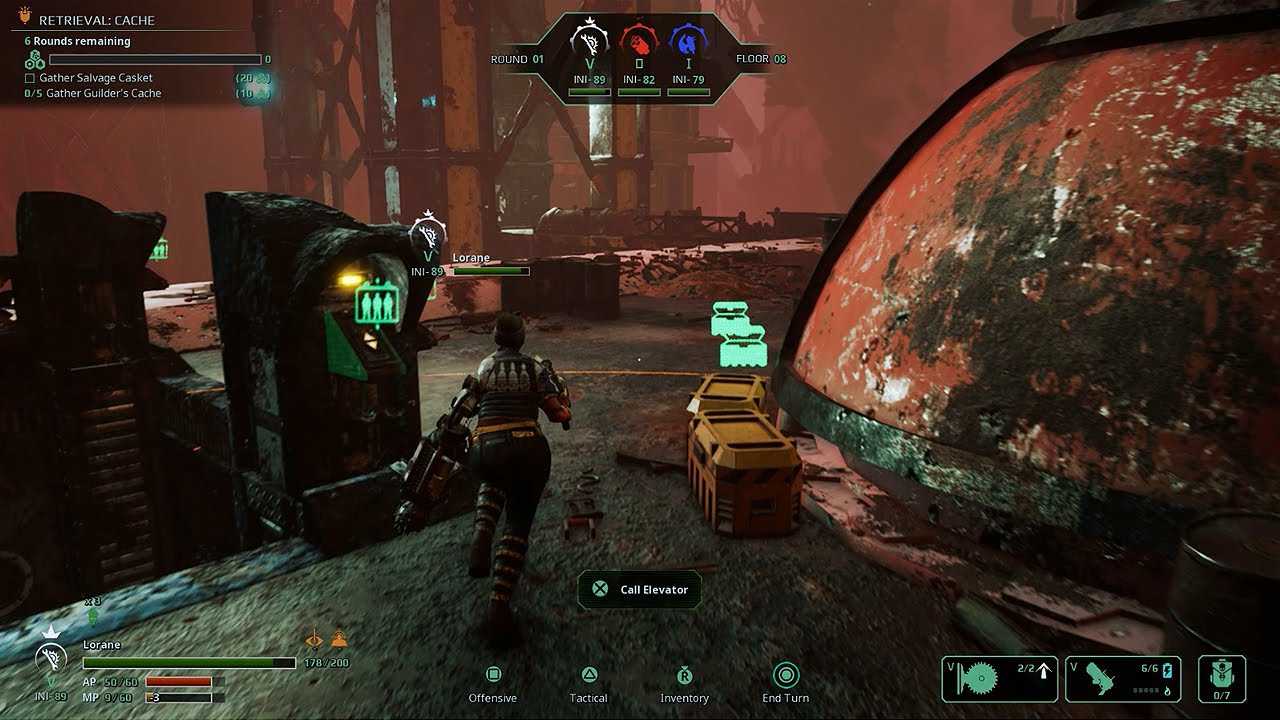Click the Gather Salvage Casket objective
Screen dimensions: 1280x720
click(x=96, y=78)
